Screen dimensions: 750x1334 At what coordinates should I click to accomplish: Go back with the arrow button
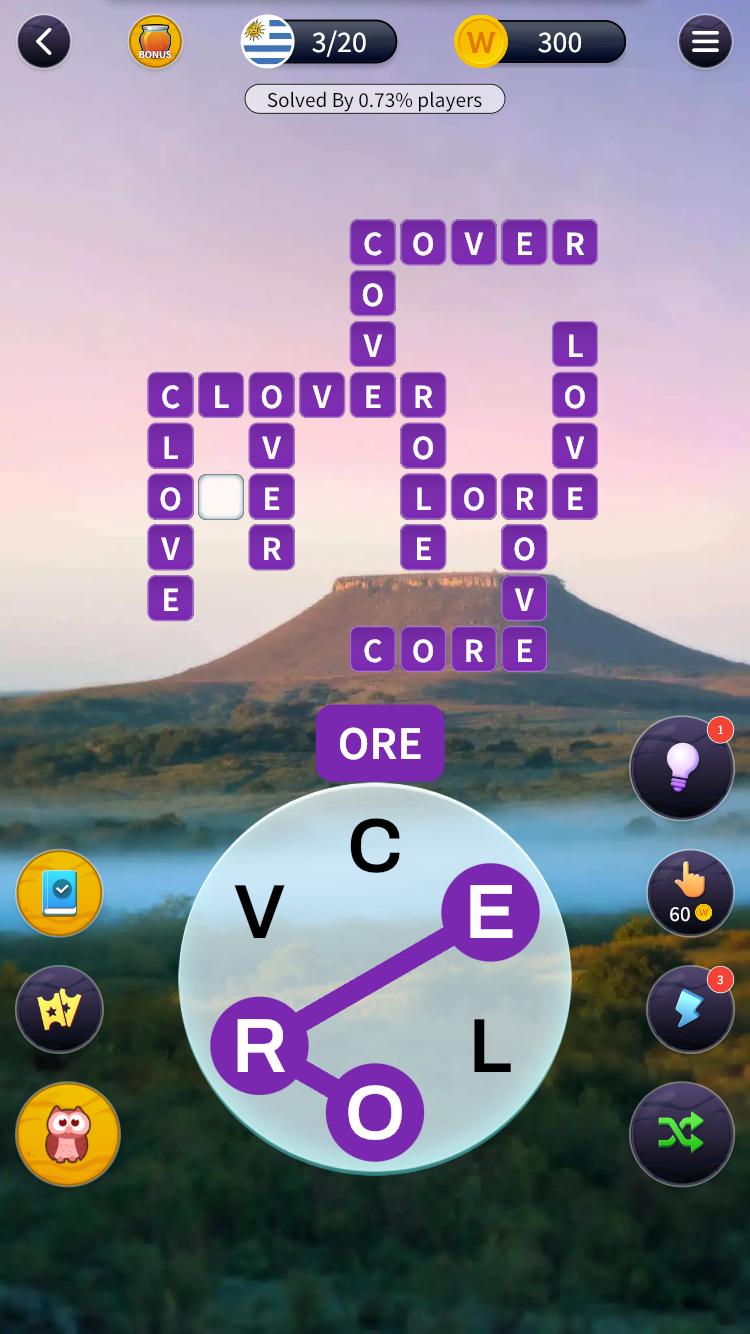click(43, 42)
